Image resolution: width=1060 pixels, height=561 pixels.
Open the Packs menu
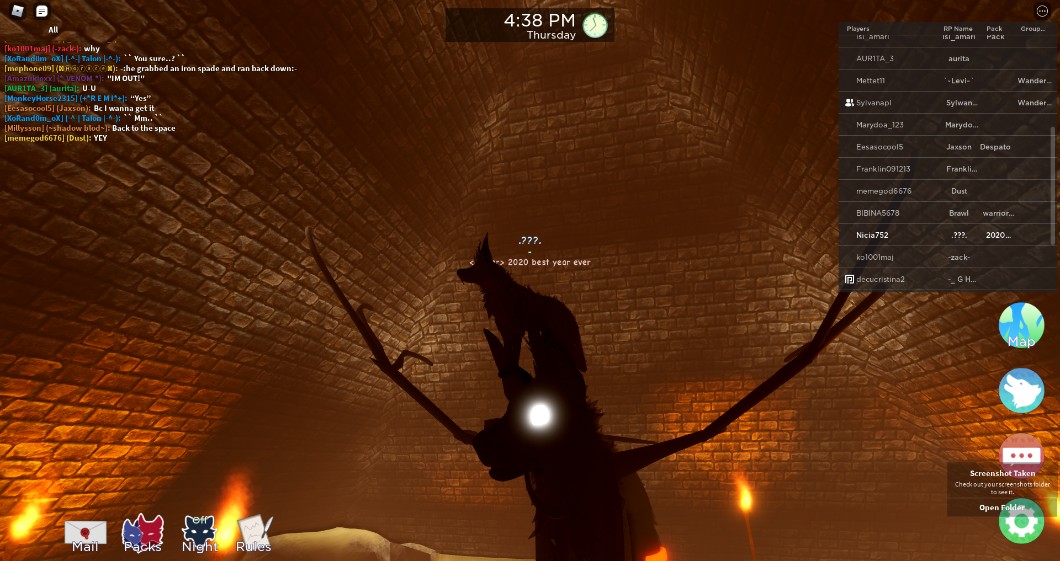tap(142, 534)
